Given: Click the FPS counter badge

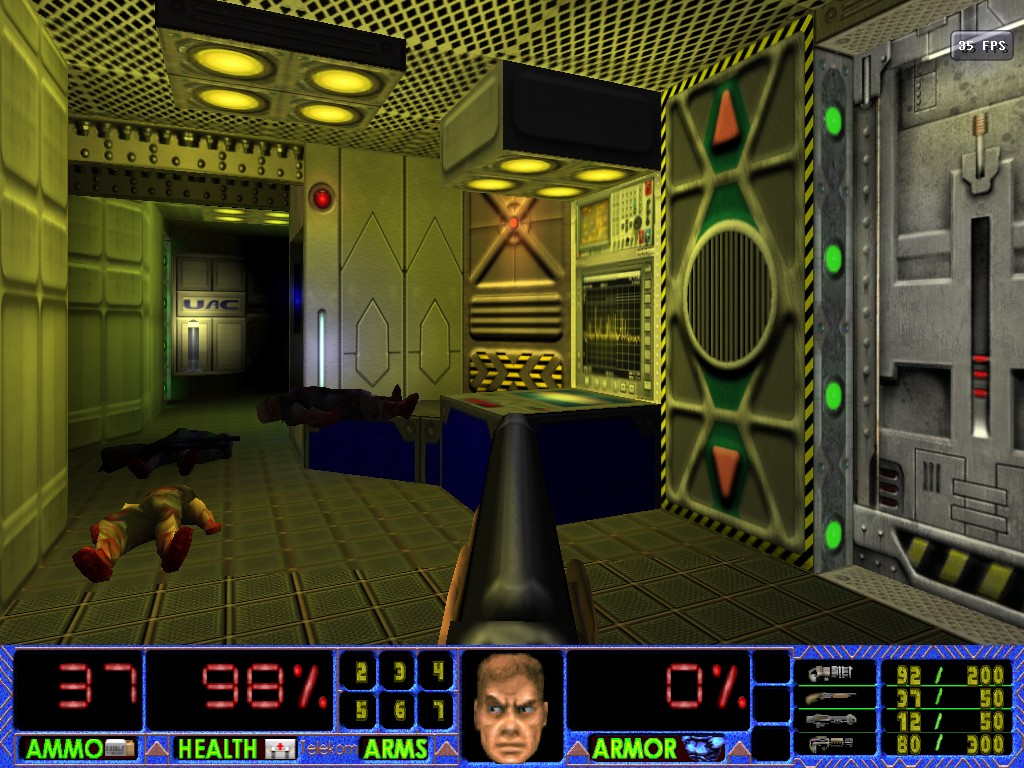Looking at the screenshot, I should [x=981, y=45].
